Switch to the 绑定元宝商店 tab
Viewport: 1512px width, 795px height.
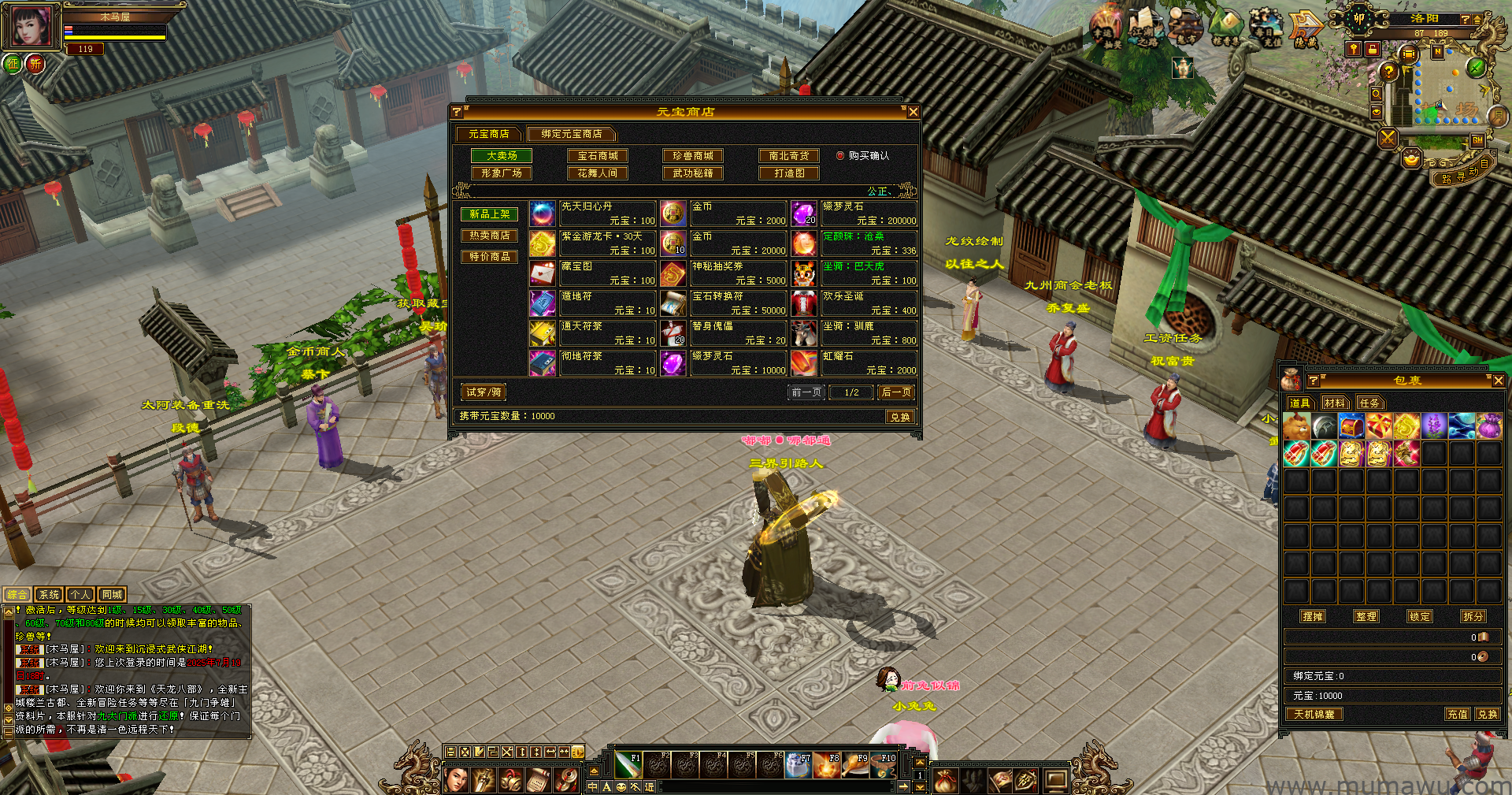[571, 134]
